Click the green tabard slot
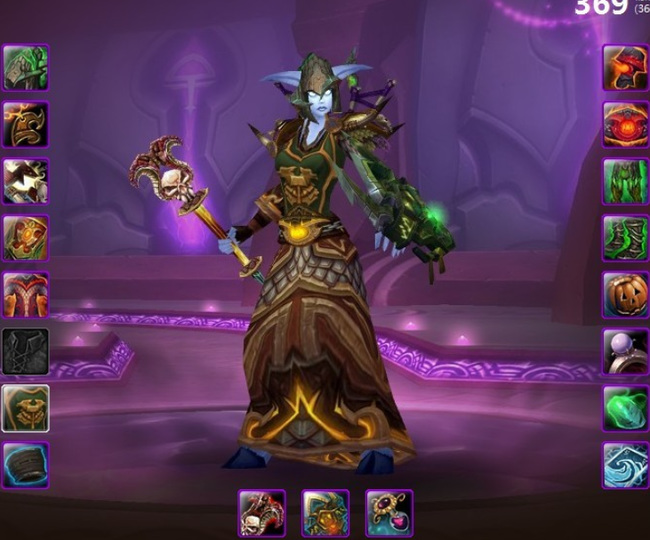This screenshot has height=540, width=650. (25, 409)
